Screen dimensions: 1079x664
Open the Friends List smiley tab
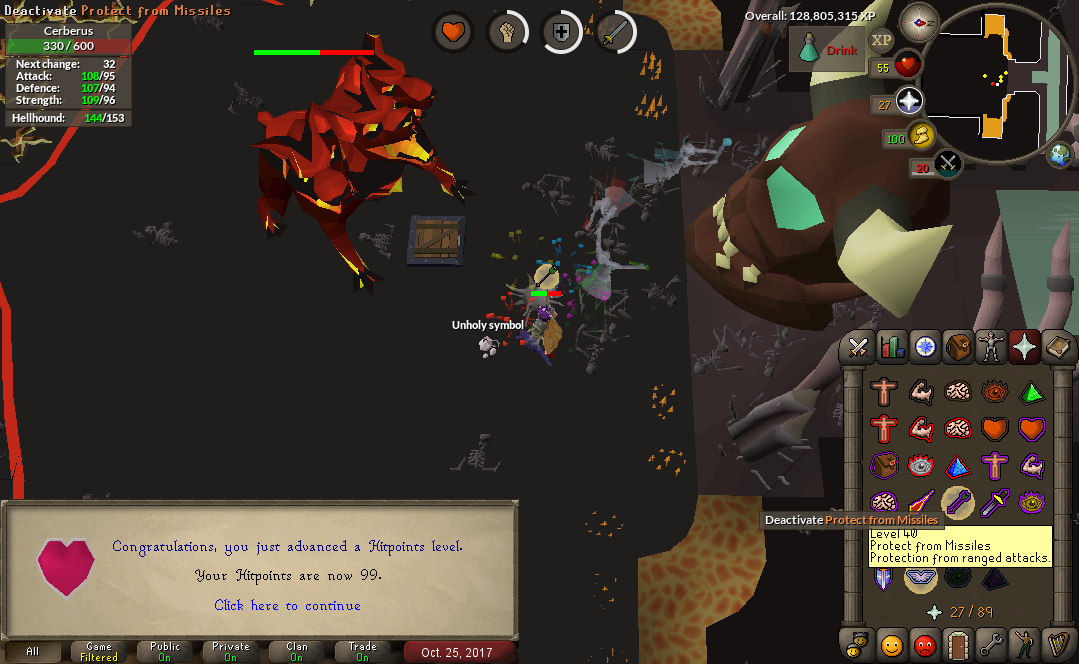click(x=891, y=643)
